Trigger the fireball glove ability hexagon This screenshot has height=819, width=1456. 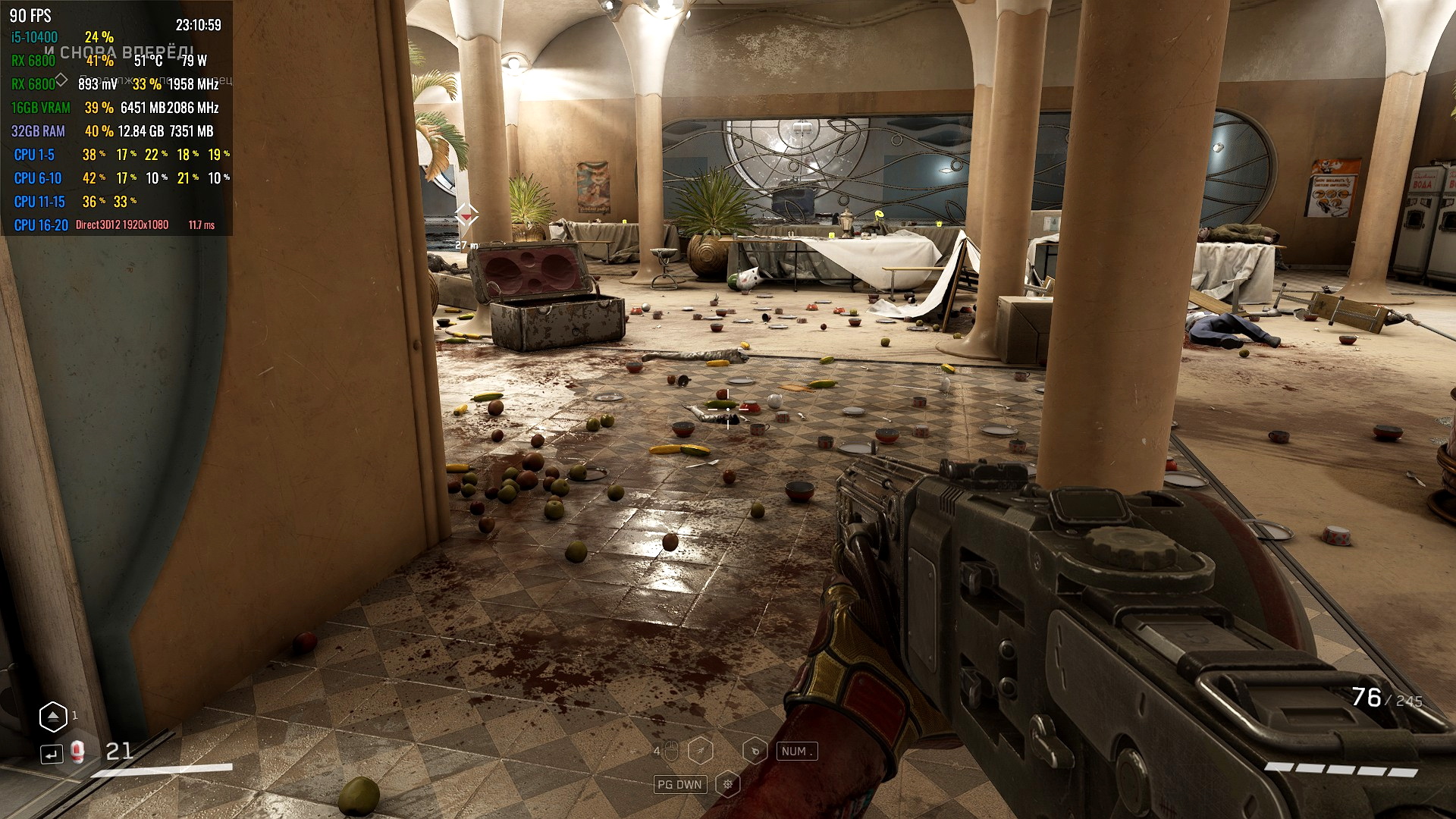tap(755, 751)
